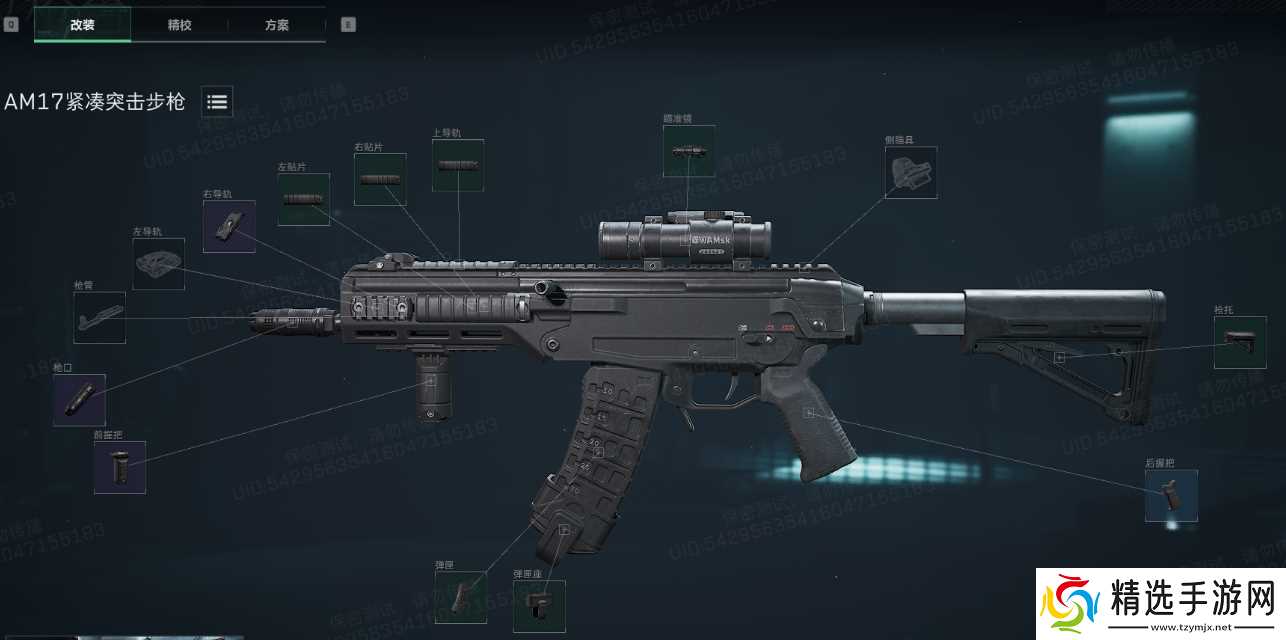The height and width of the screenshot is (640, 1286).
Task: Open the 上导轨 top rail slot
Action: coord(458,165)
